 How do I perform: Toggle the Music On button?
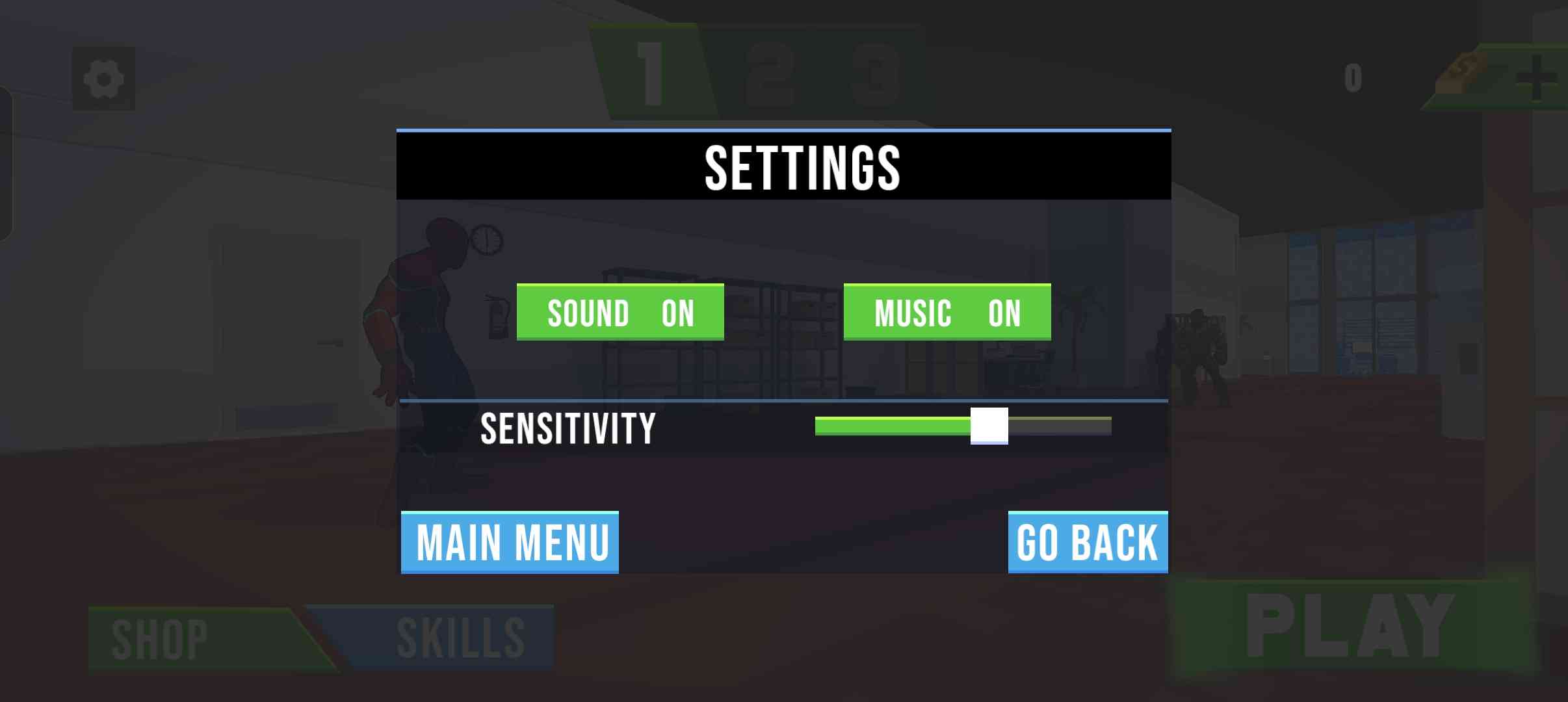947,312
